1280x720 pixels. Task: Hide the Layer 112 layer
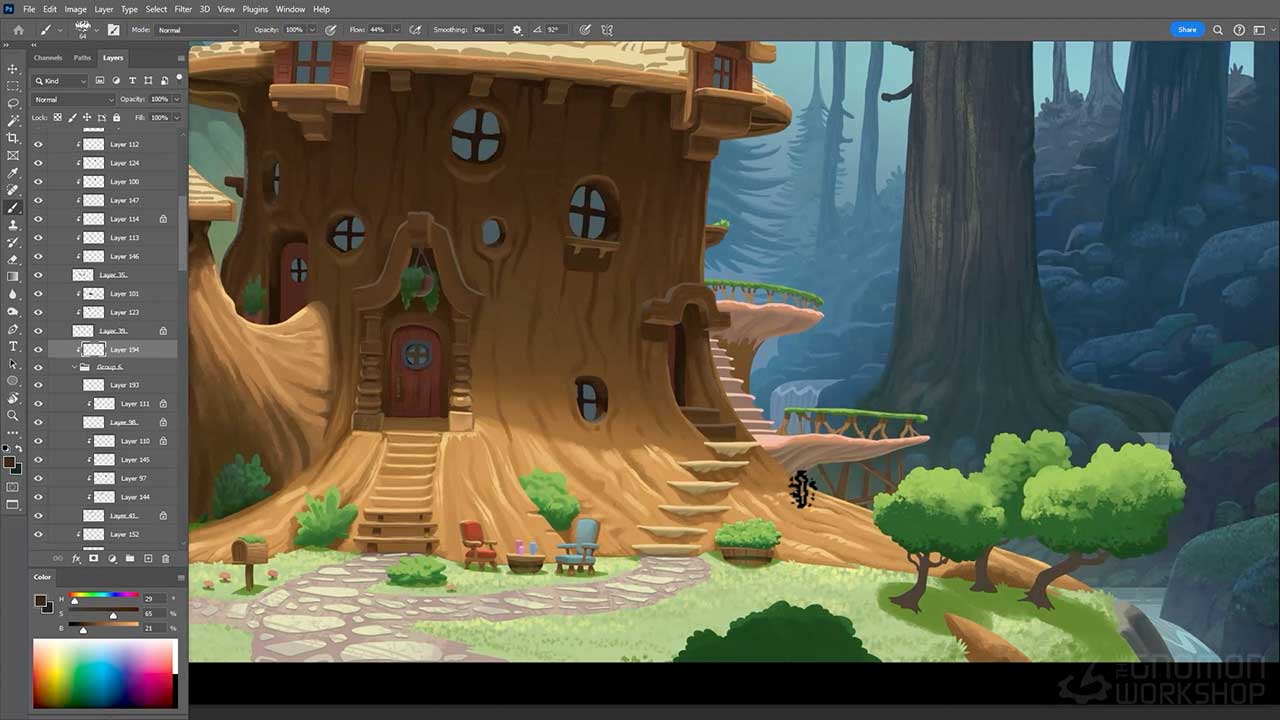38,144
